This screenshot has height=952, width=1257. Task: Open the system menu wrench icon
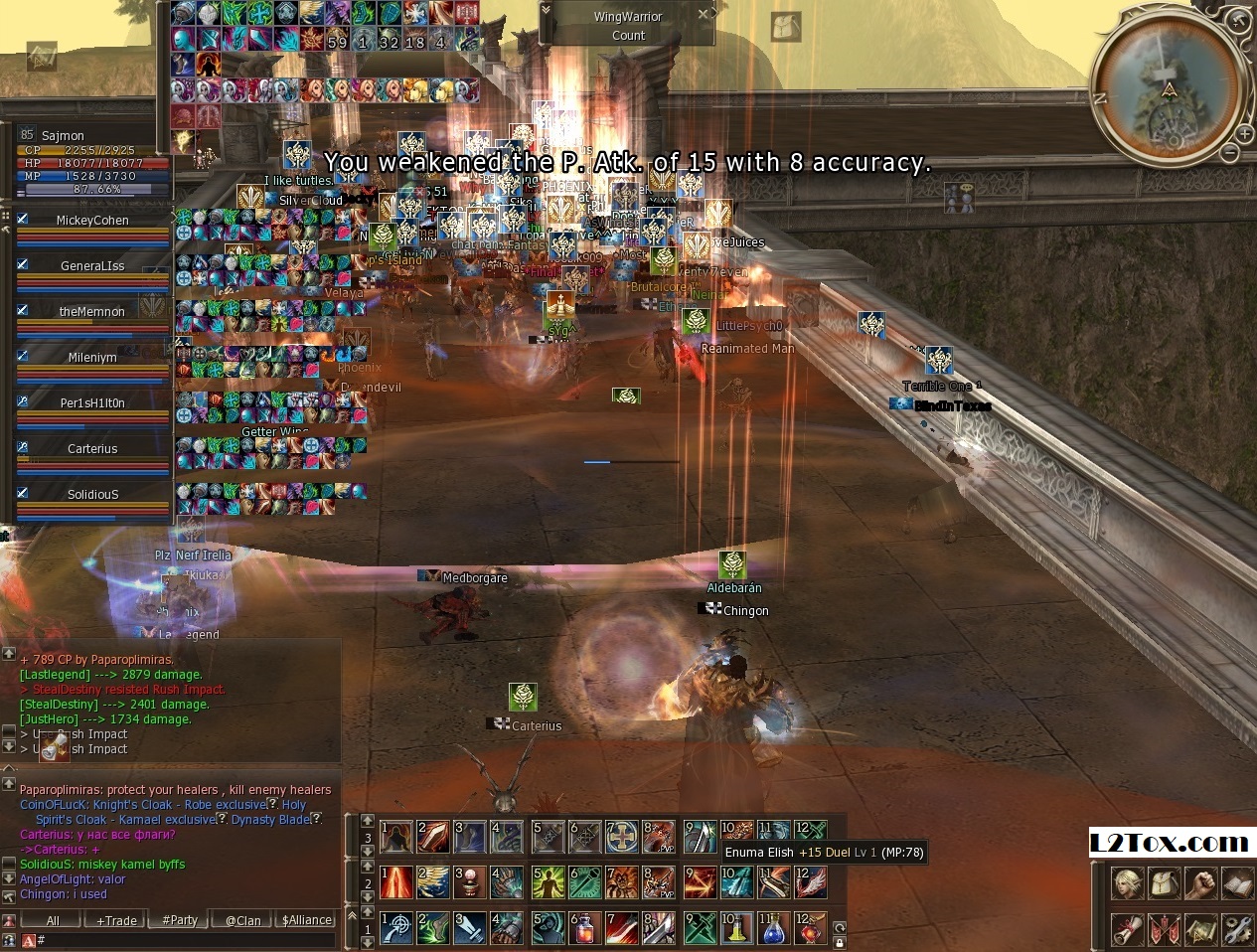click(x=1238, y=929)
